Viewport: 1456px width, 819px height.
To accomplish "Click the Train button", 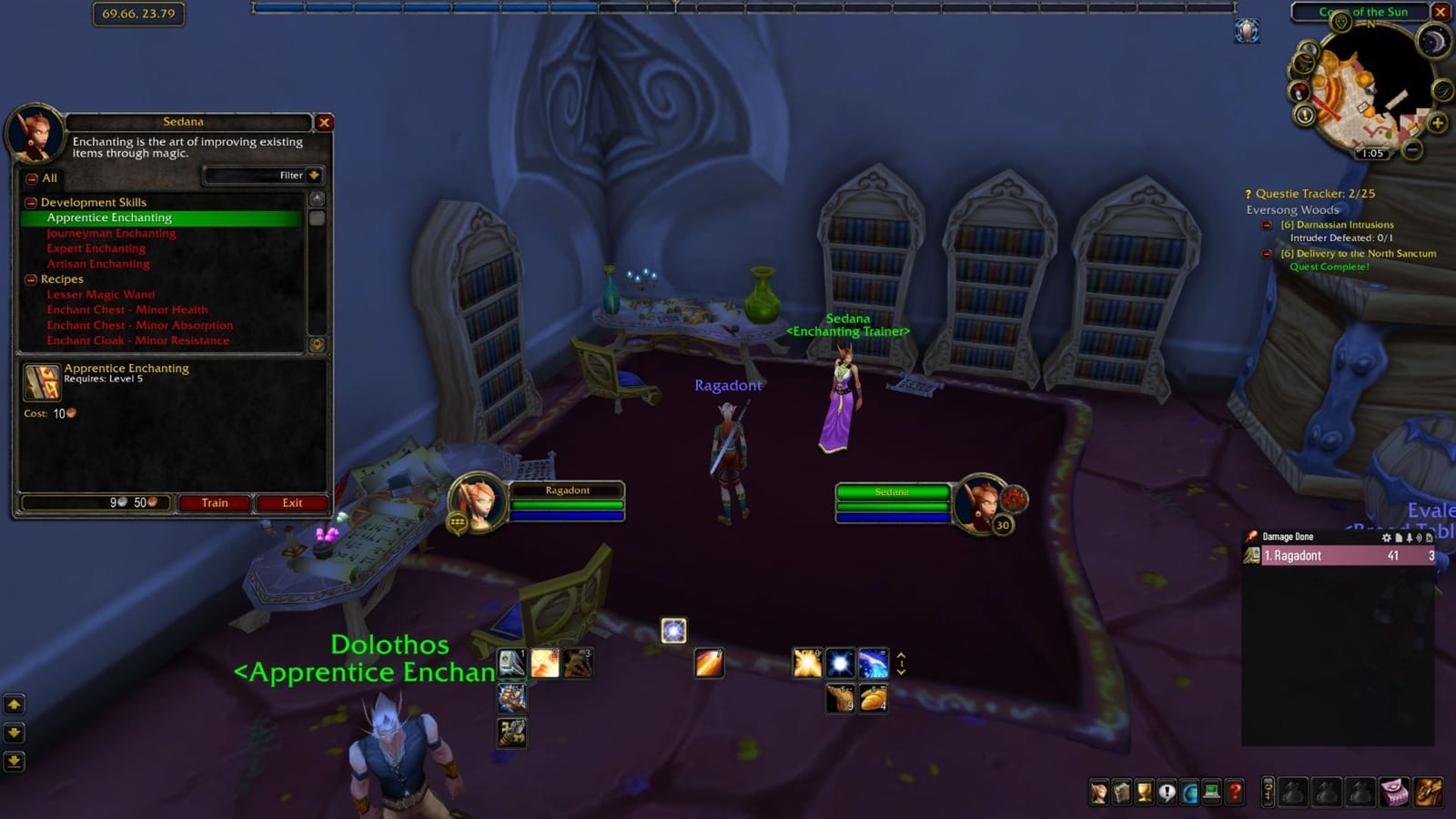I will pos(214,503).
